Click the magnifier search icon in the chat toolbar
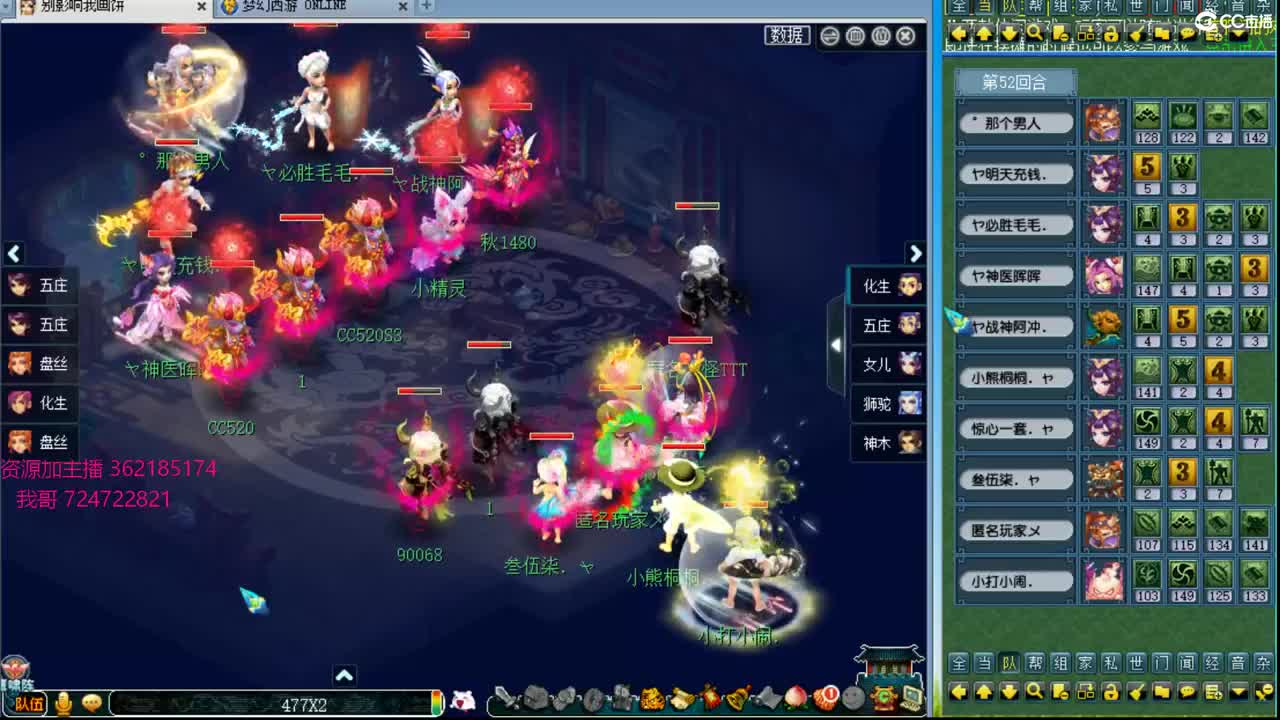This screenshot has width=1280, height=720. pos(1033,692)
